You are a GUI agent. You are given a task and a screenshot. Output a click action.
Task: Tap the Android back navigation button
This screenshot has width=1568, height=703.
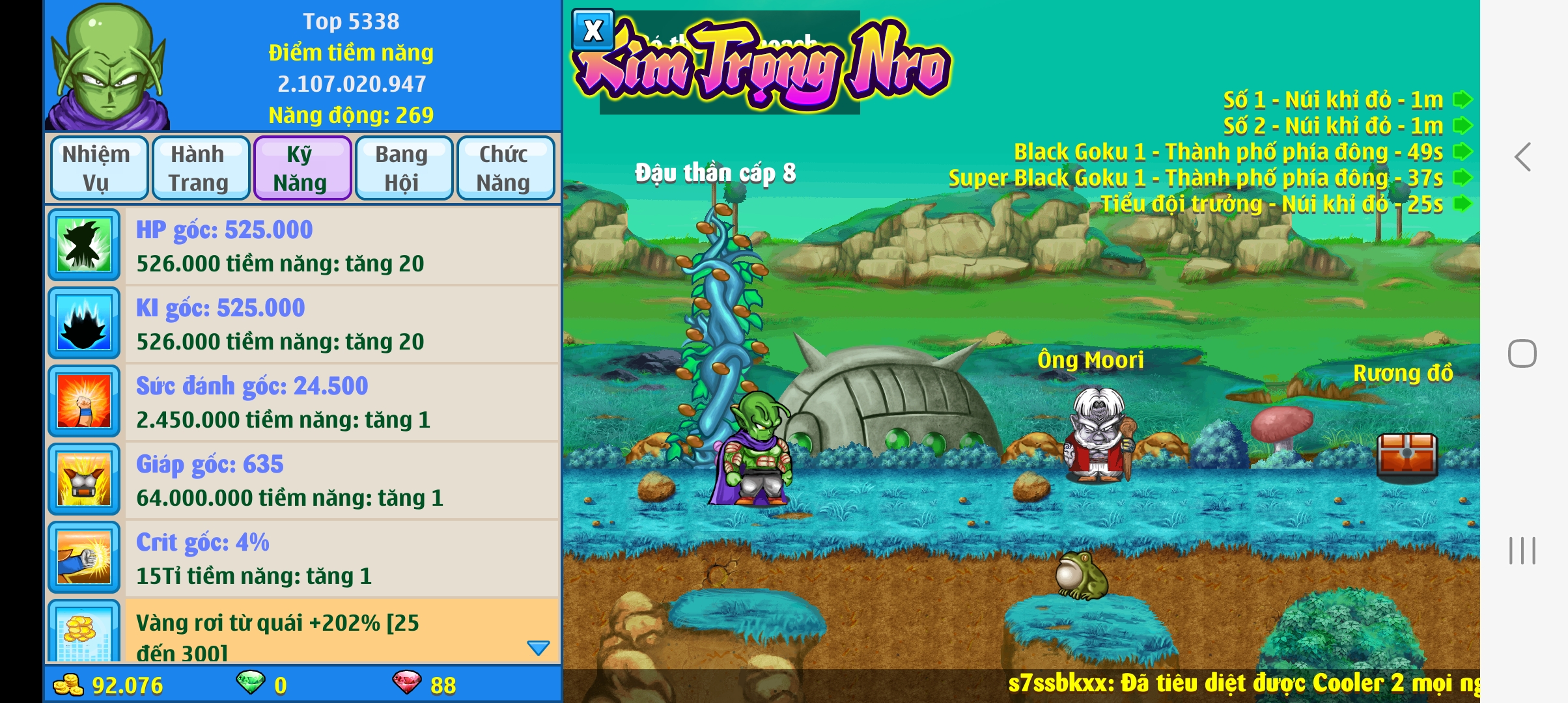click(1522, 157)
